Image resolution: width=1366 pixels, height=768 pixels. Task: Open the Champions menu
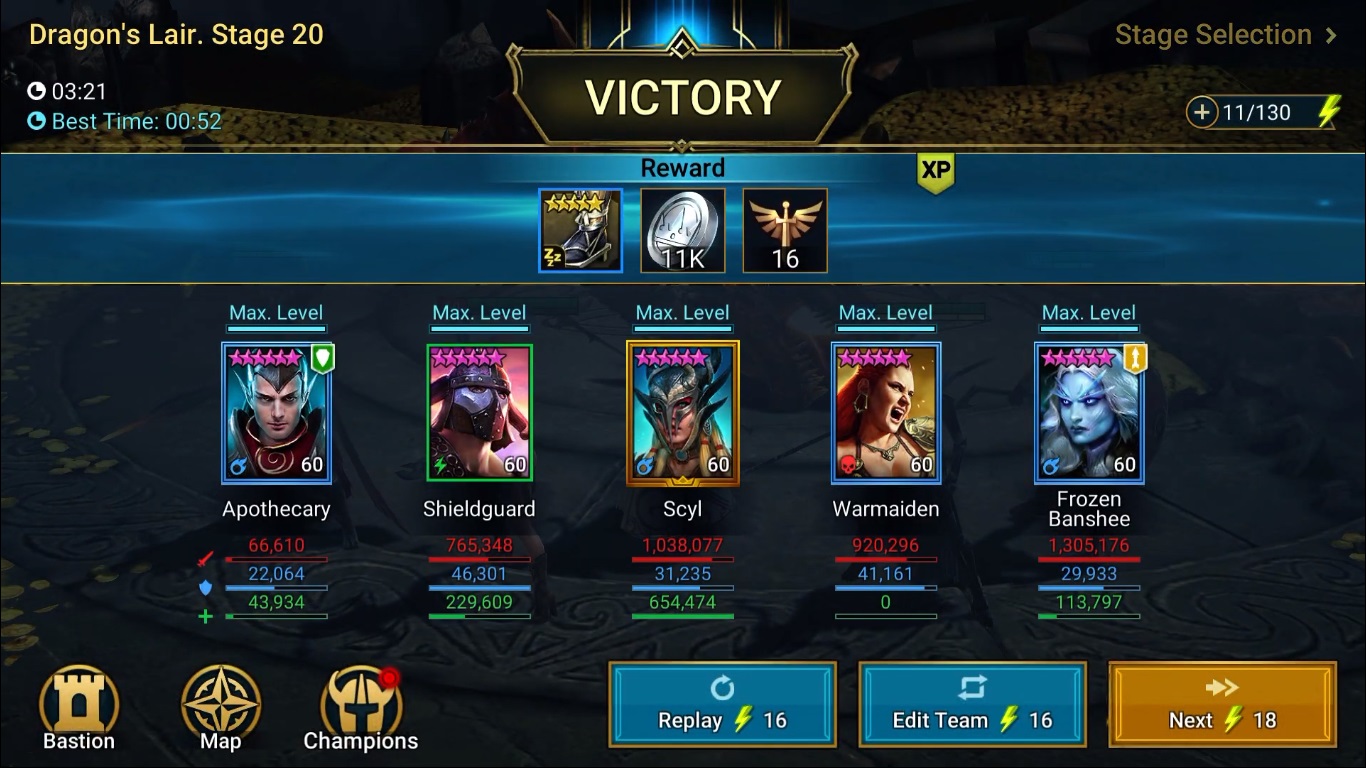361,707
